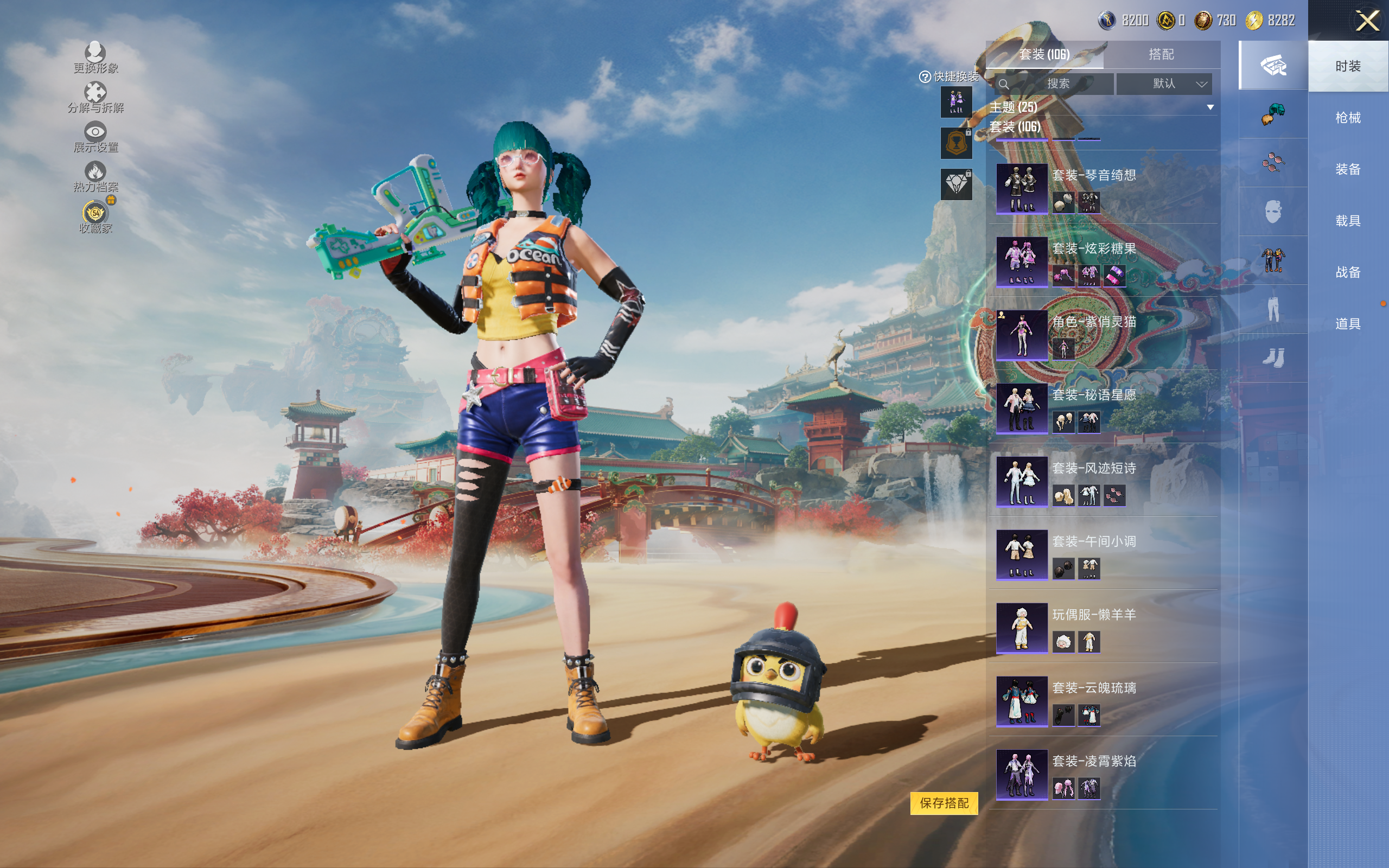The image size is (1389, 868).
Task: Save the outfit with 保存搭配
Action: [x=944, y=802]
